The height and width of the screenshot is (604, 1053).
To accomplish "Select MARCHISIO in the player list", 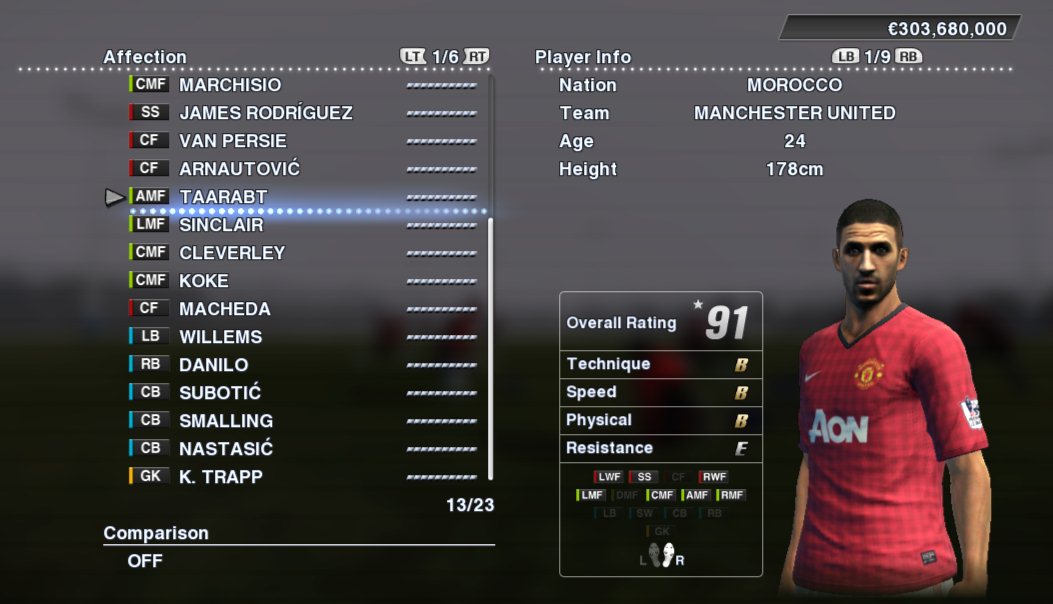I will pos(230,85).
